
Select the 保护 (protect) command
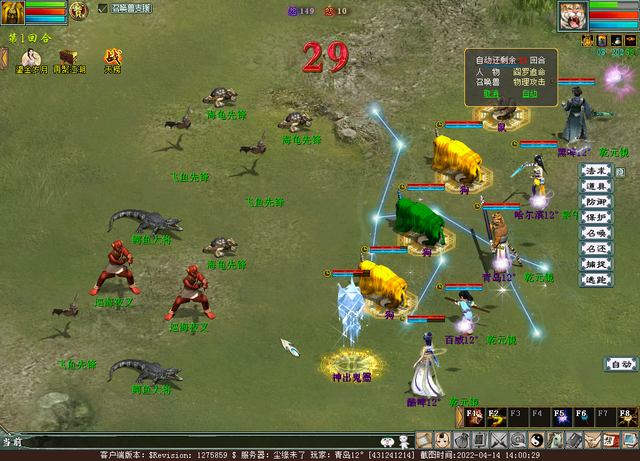point(596,218)
